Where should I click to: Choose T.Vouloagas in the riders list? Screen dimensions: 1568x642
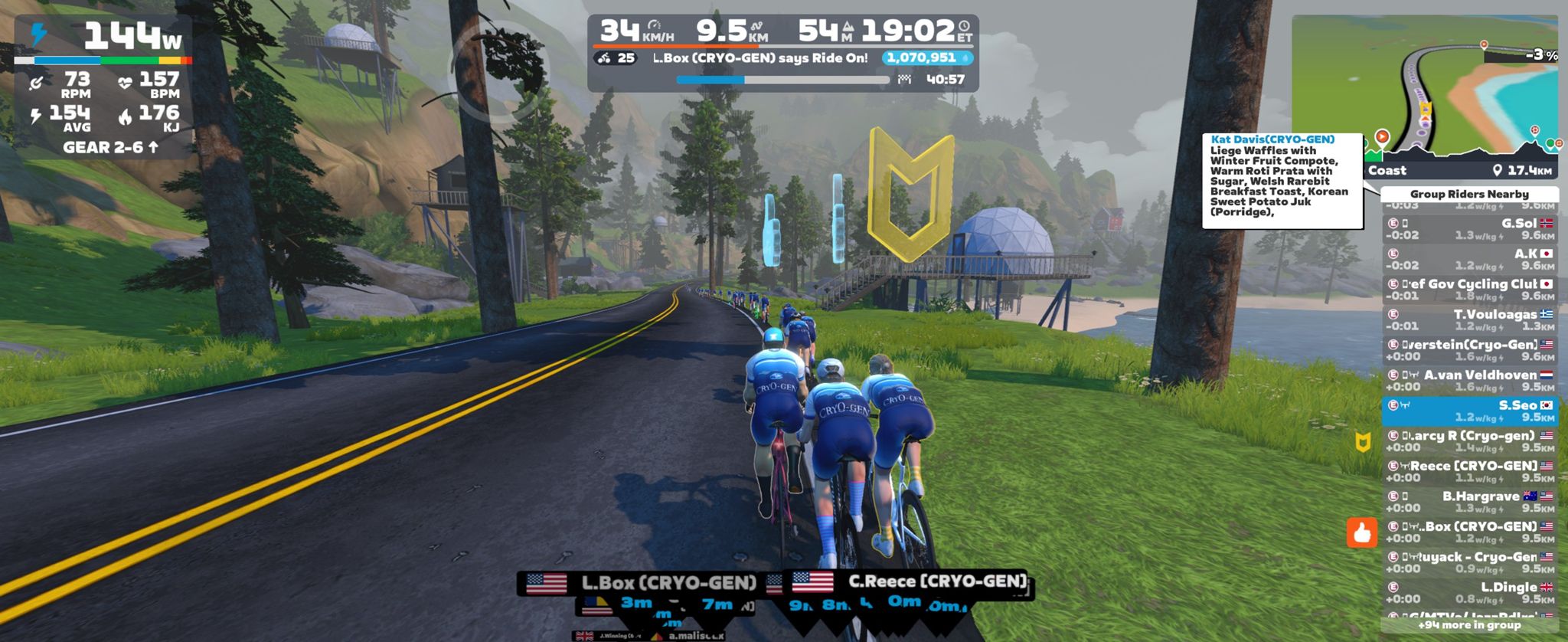coord(1469,319)
